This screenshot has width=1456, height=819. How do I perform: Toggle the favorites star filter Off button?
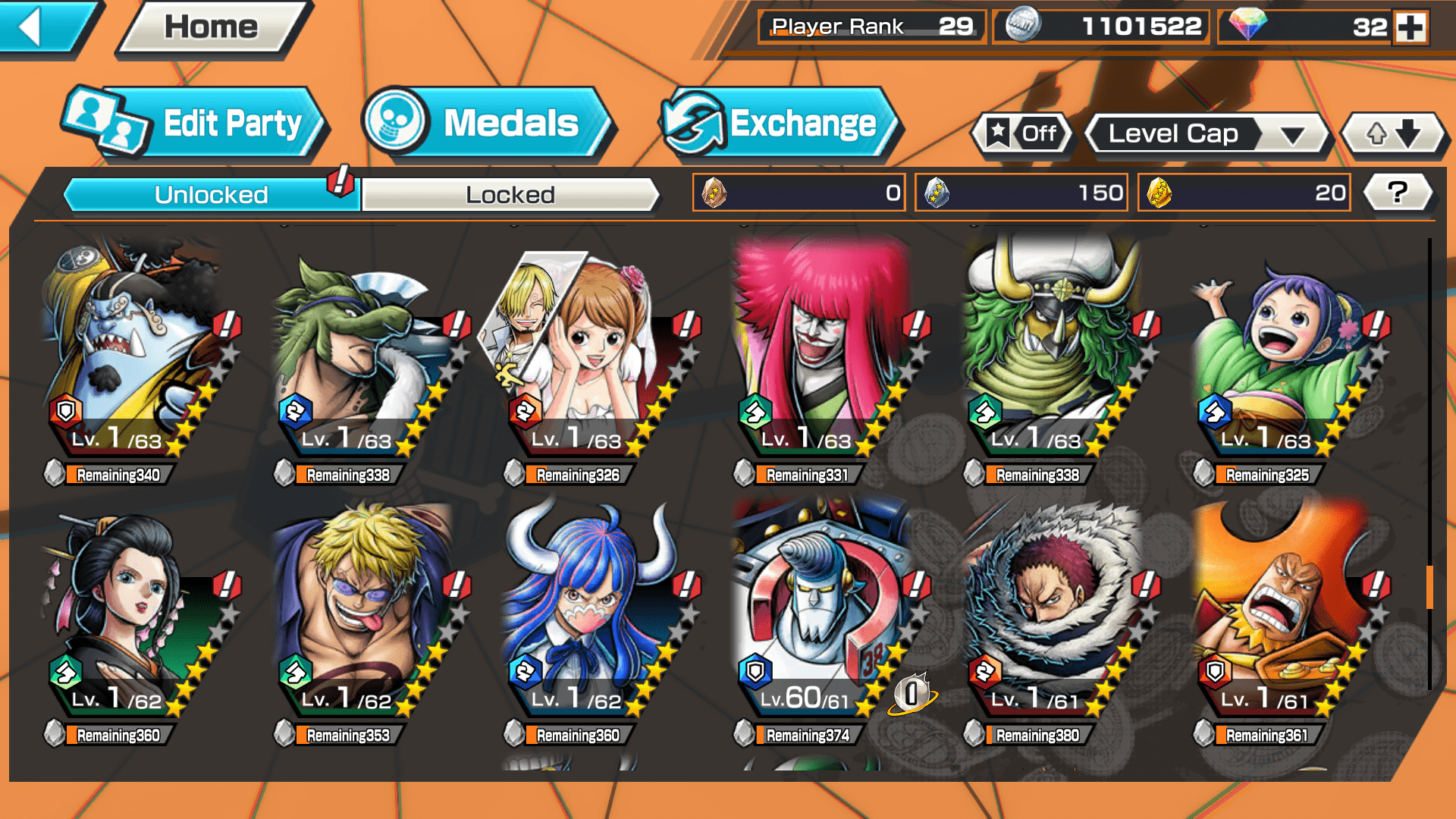1022,134
